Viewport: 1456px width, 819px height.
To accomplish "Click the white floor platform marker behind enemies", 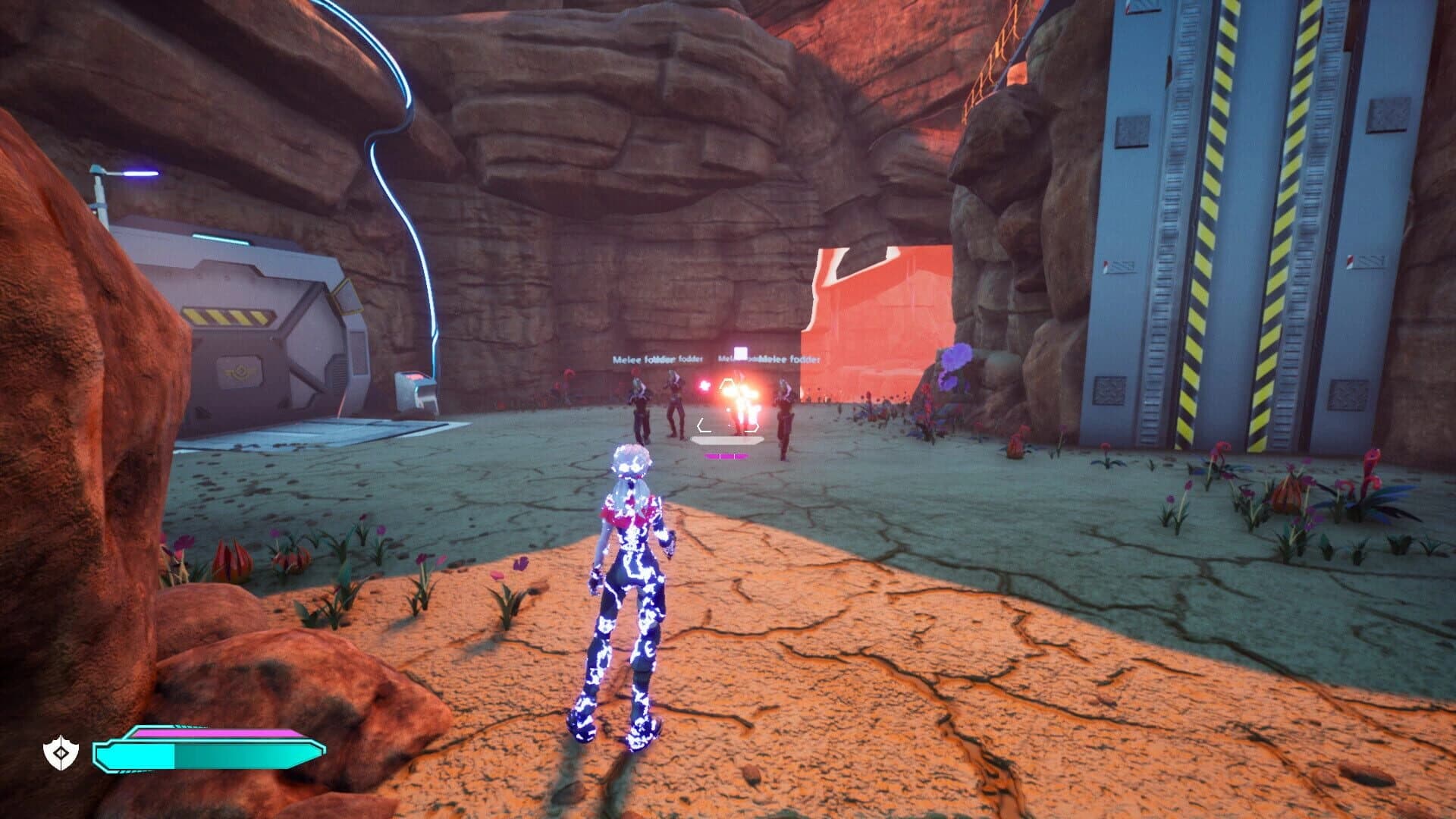I will 726,440.
